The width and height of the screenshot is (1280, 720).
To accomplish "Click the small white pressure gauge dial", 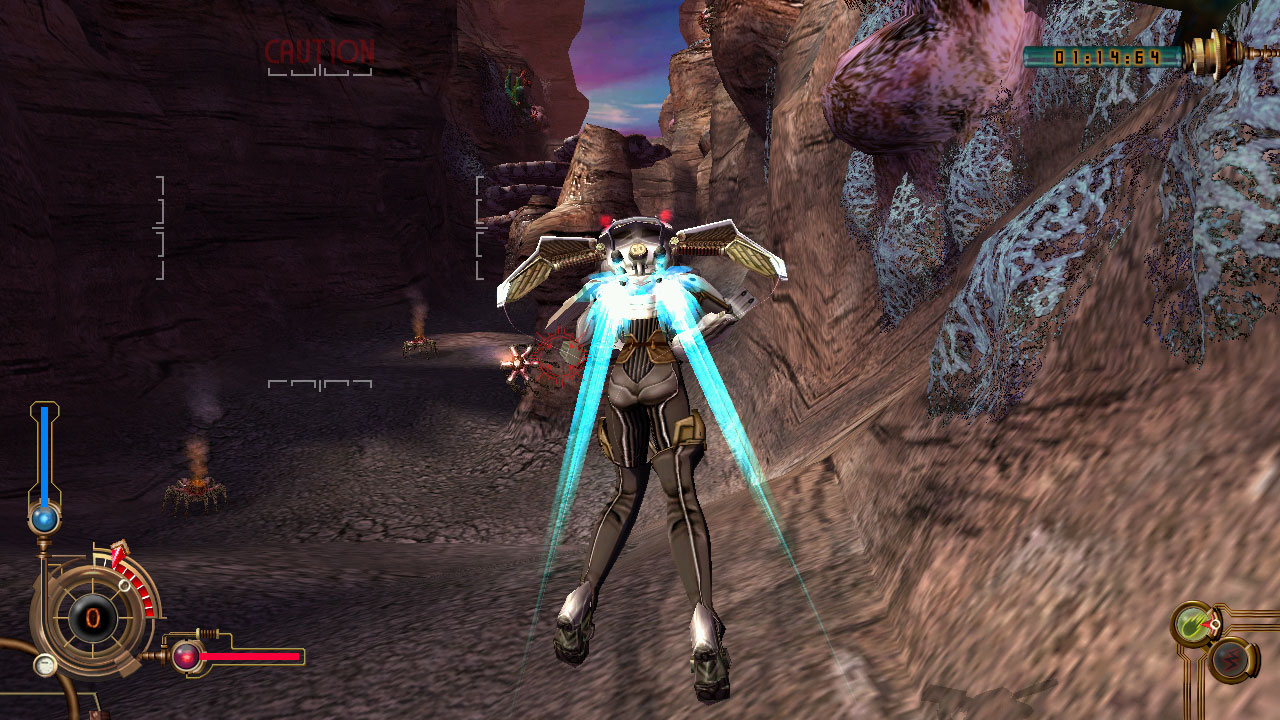I will pos(44,664).
